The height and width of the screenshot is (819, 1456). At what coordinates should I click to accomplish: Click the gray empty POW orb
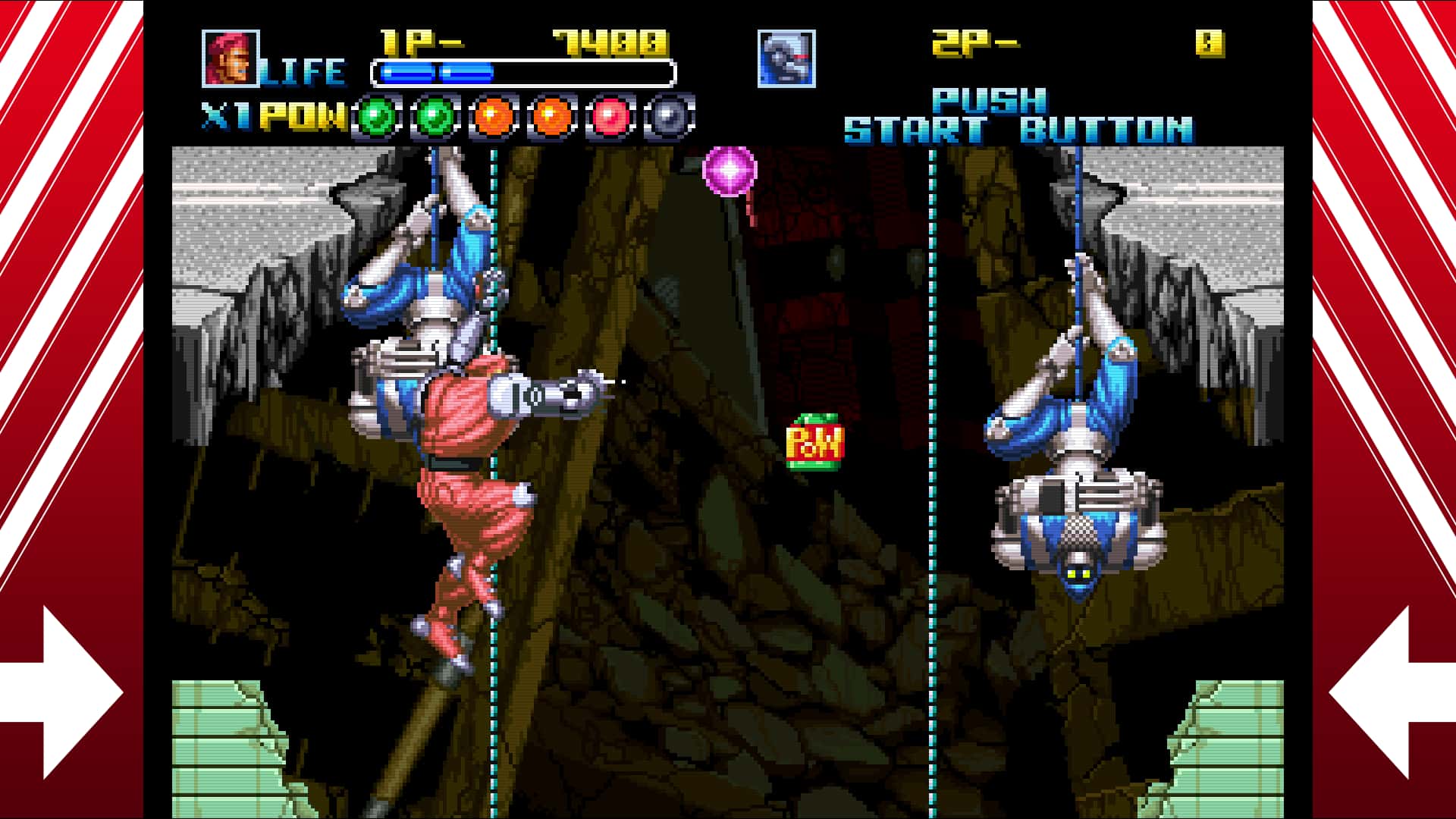pyautogui.click(x=669, y=115)
